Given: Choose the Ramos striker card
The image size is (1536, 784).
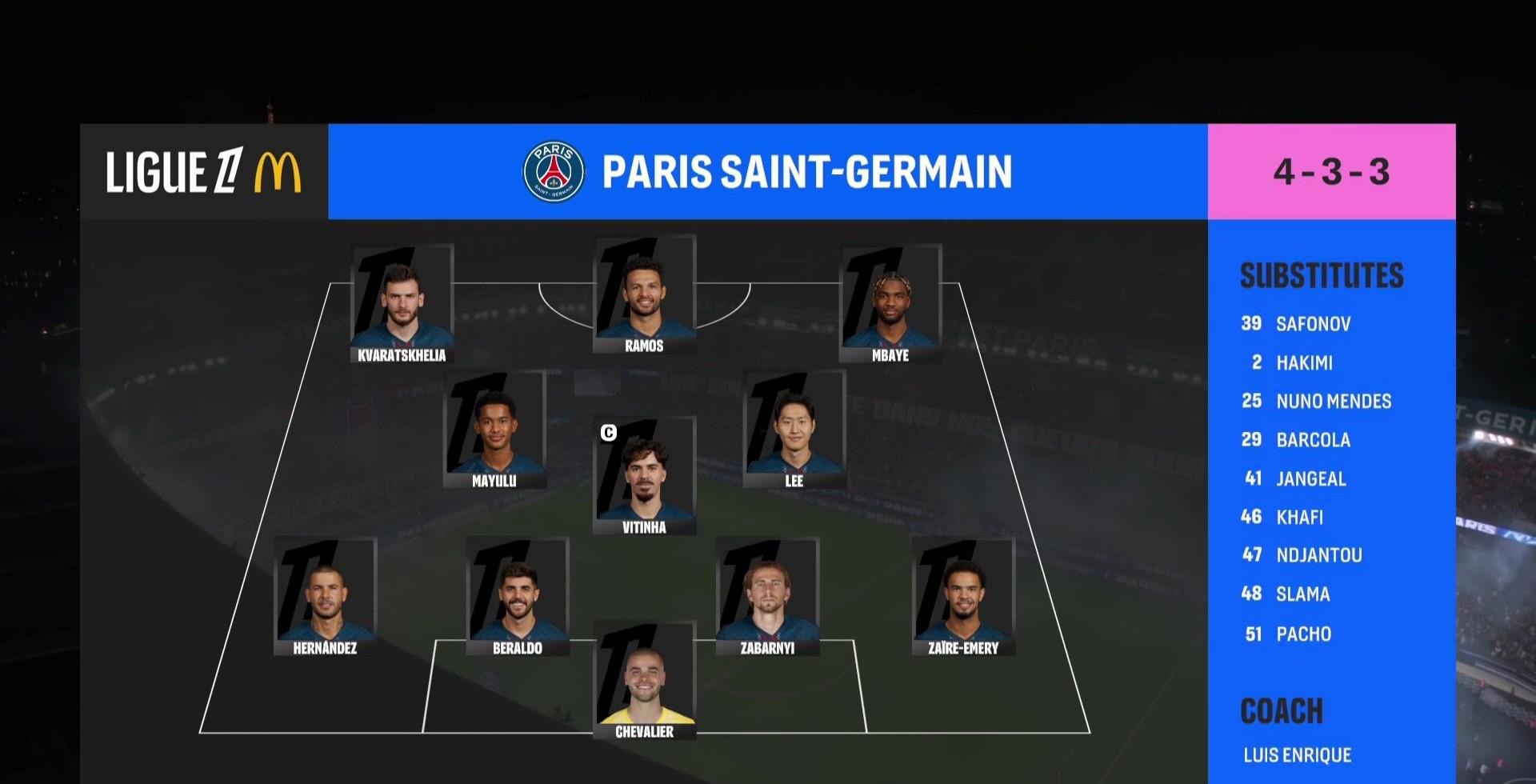Looking at the screenshot, I should tap(644, 294).
